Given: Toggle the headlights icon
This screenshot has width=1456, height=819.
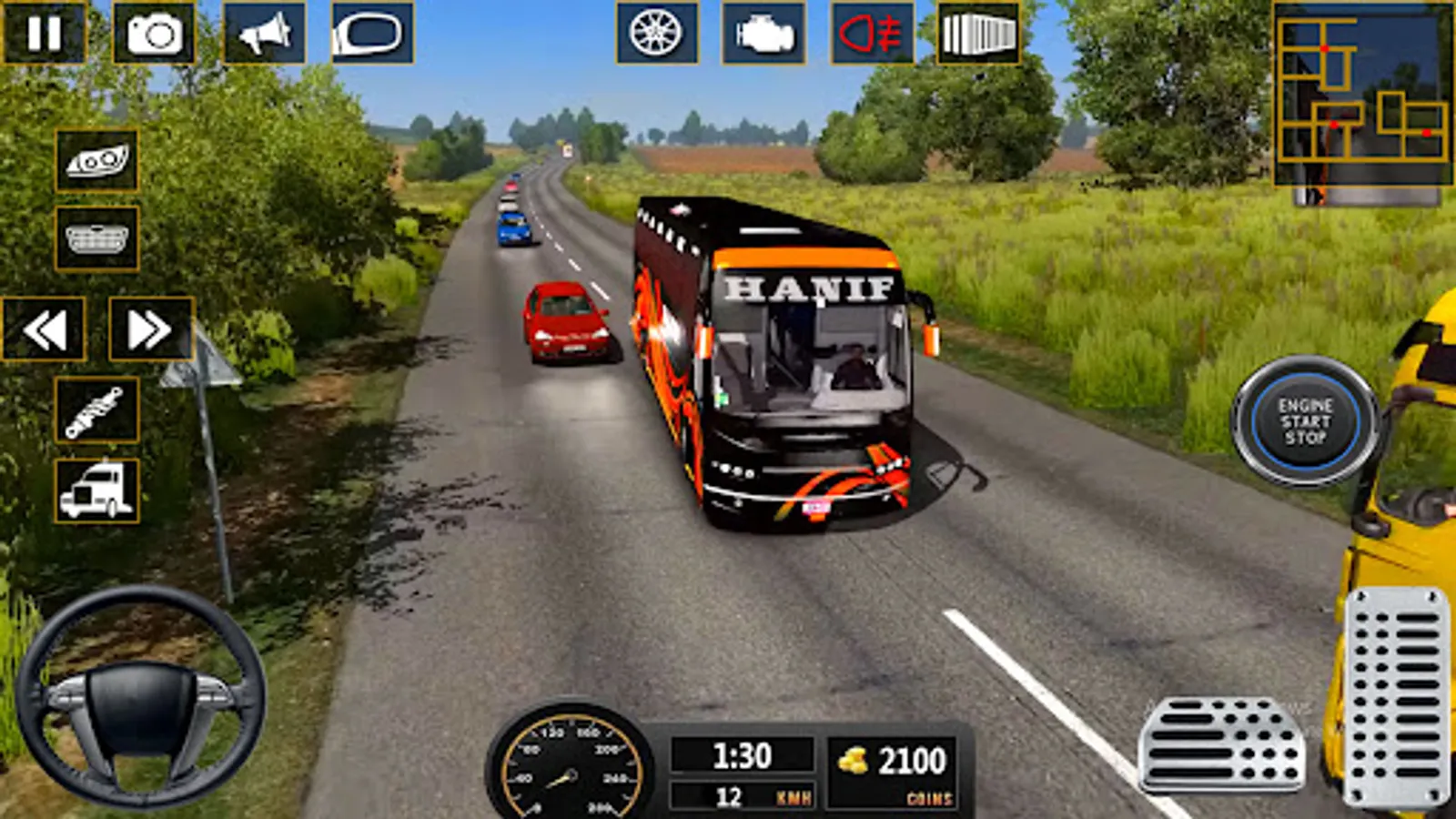Looking at the screenshot, I should 96,161.
